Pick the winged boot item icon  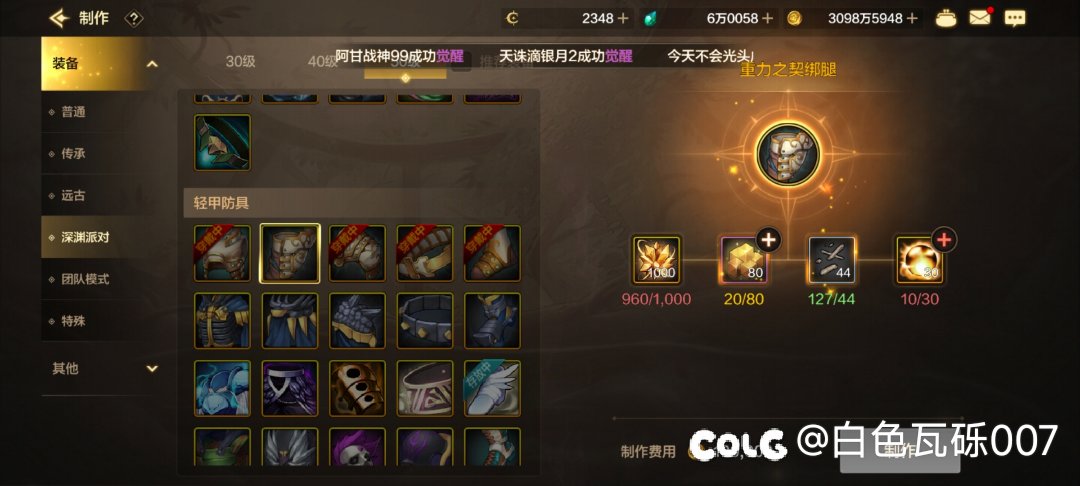tap(492, 388)
